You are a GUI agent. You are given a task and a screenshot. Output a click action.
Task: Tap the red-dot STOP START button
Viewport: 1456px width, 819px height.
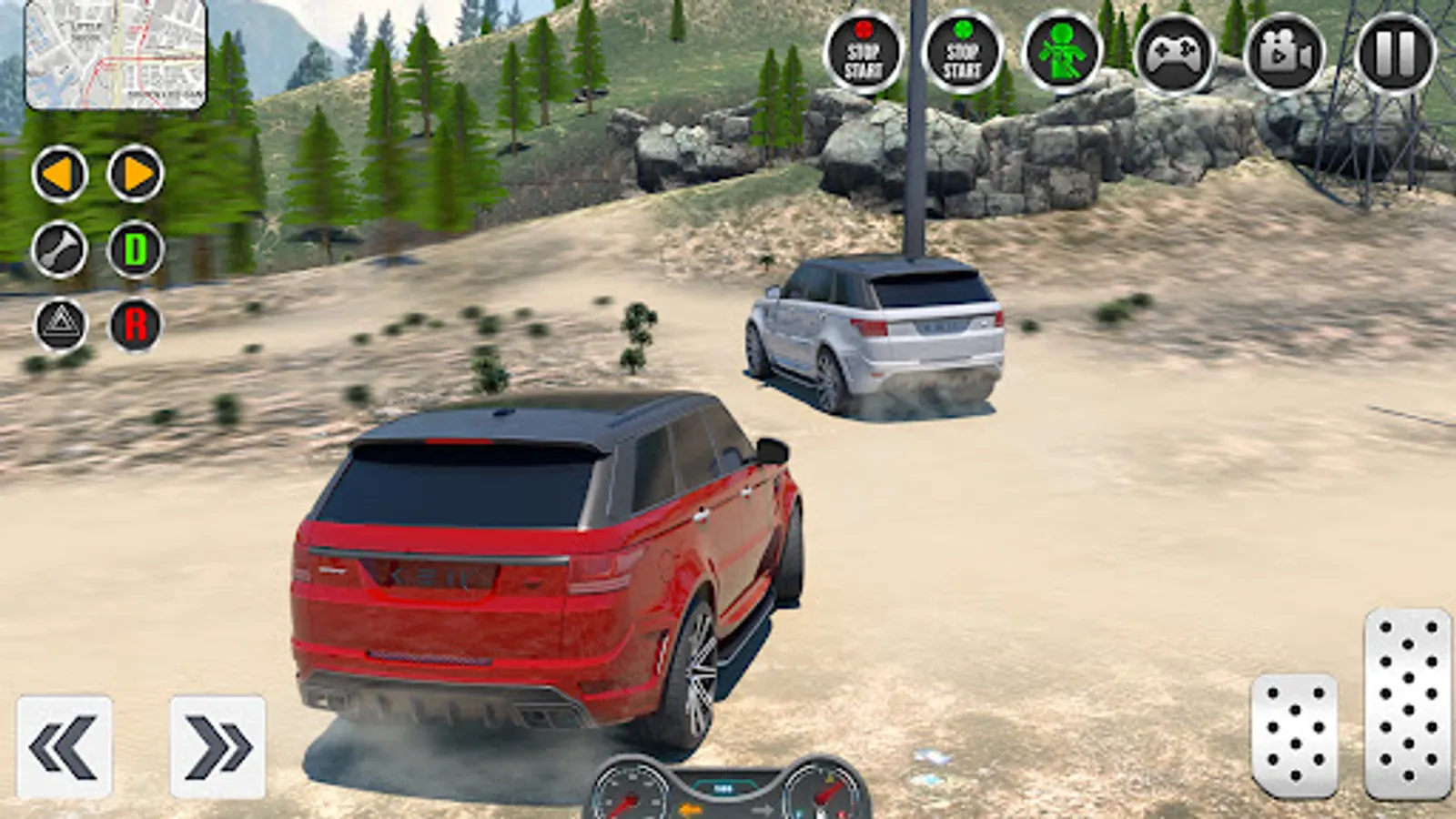tap(863, 53)
